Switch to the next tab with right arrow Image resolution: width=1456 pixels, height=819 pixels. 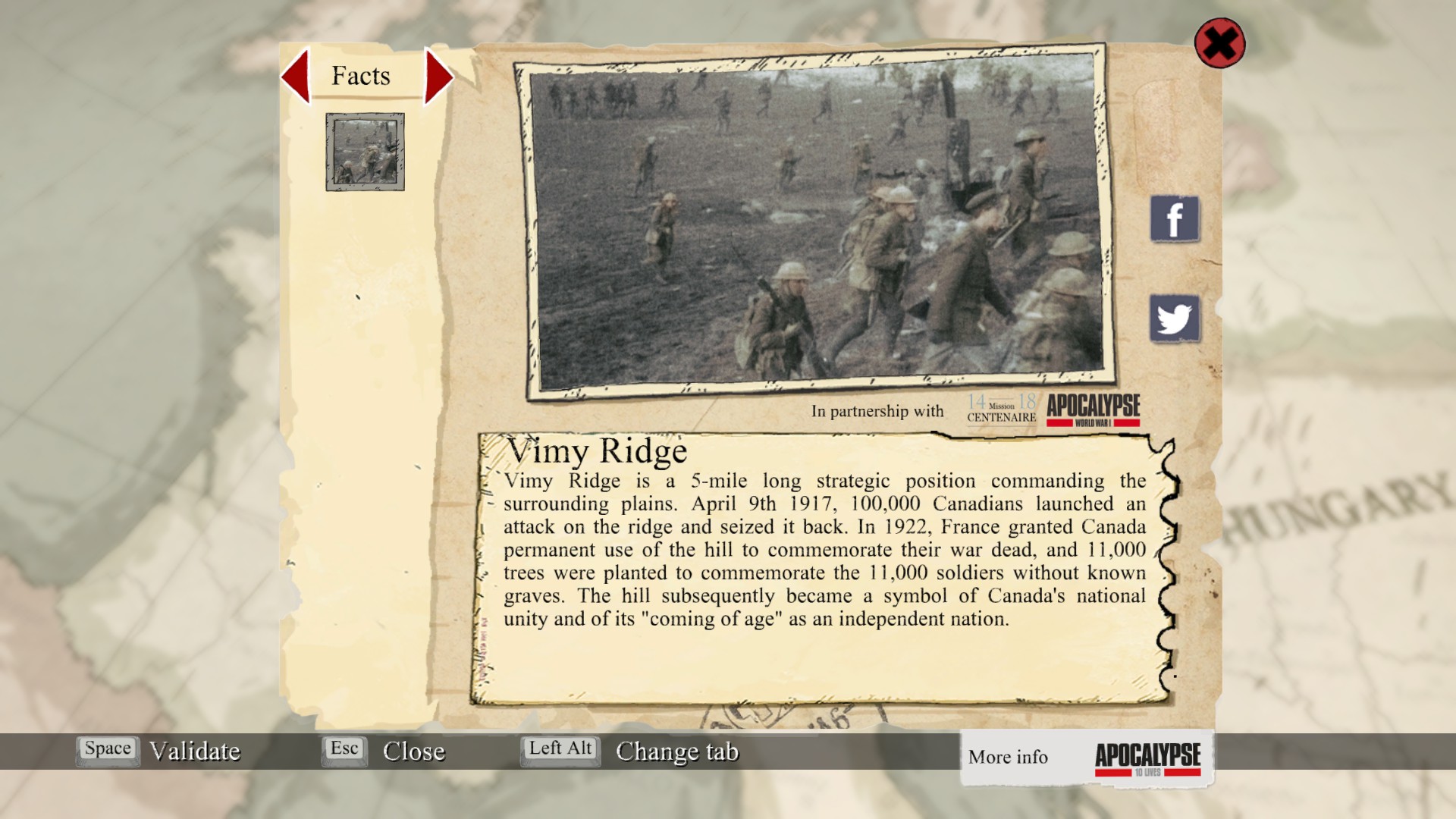(x=438, y=76)
